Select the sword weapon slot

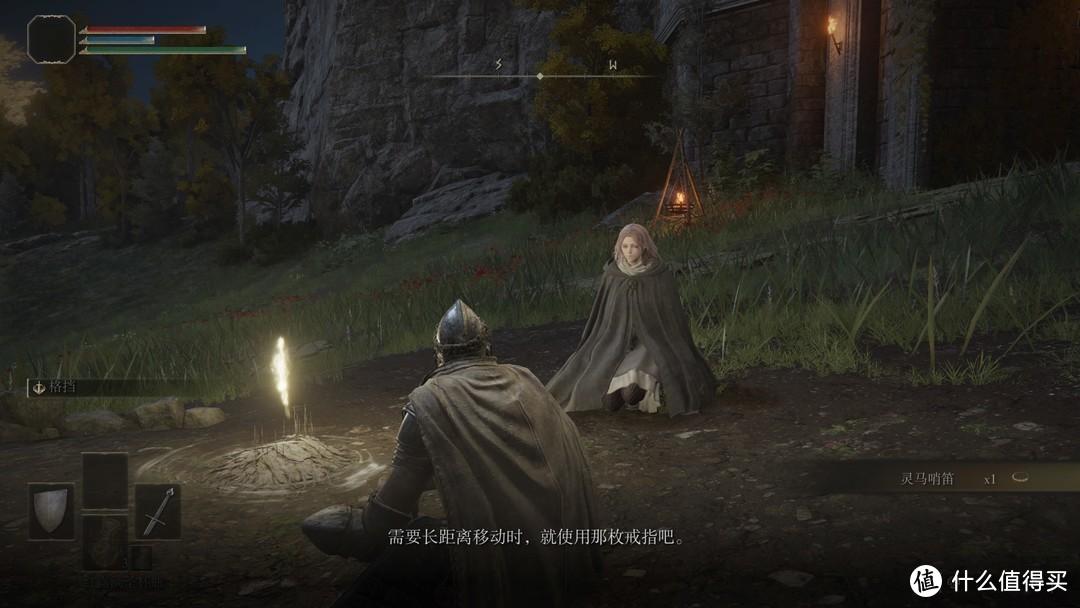pyautogui.click(x=158, y=511)
